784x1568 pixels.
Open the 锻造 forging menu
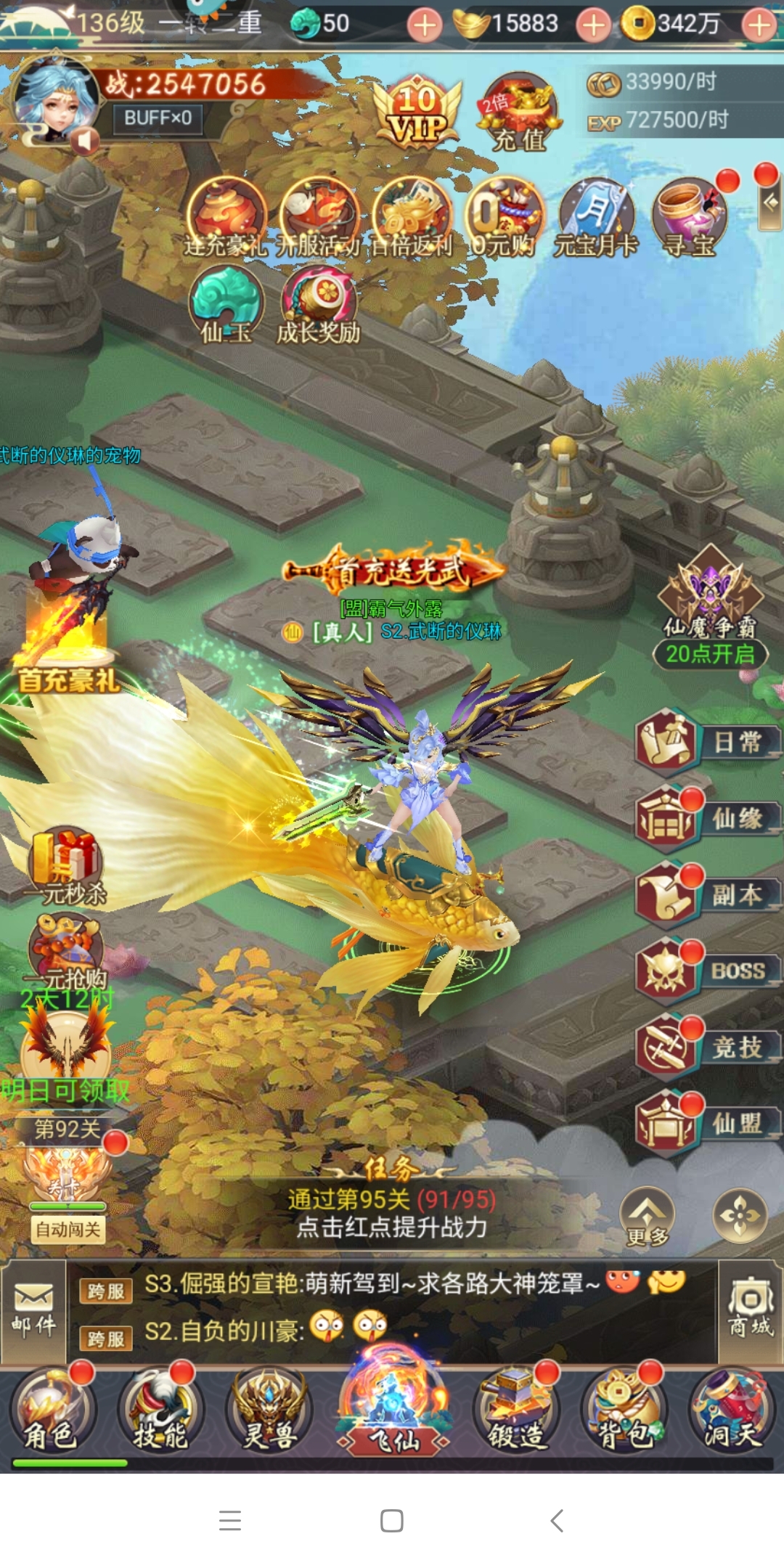tap(516, 1413)
